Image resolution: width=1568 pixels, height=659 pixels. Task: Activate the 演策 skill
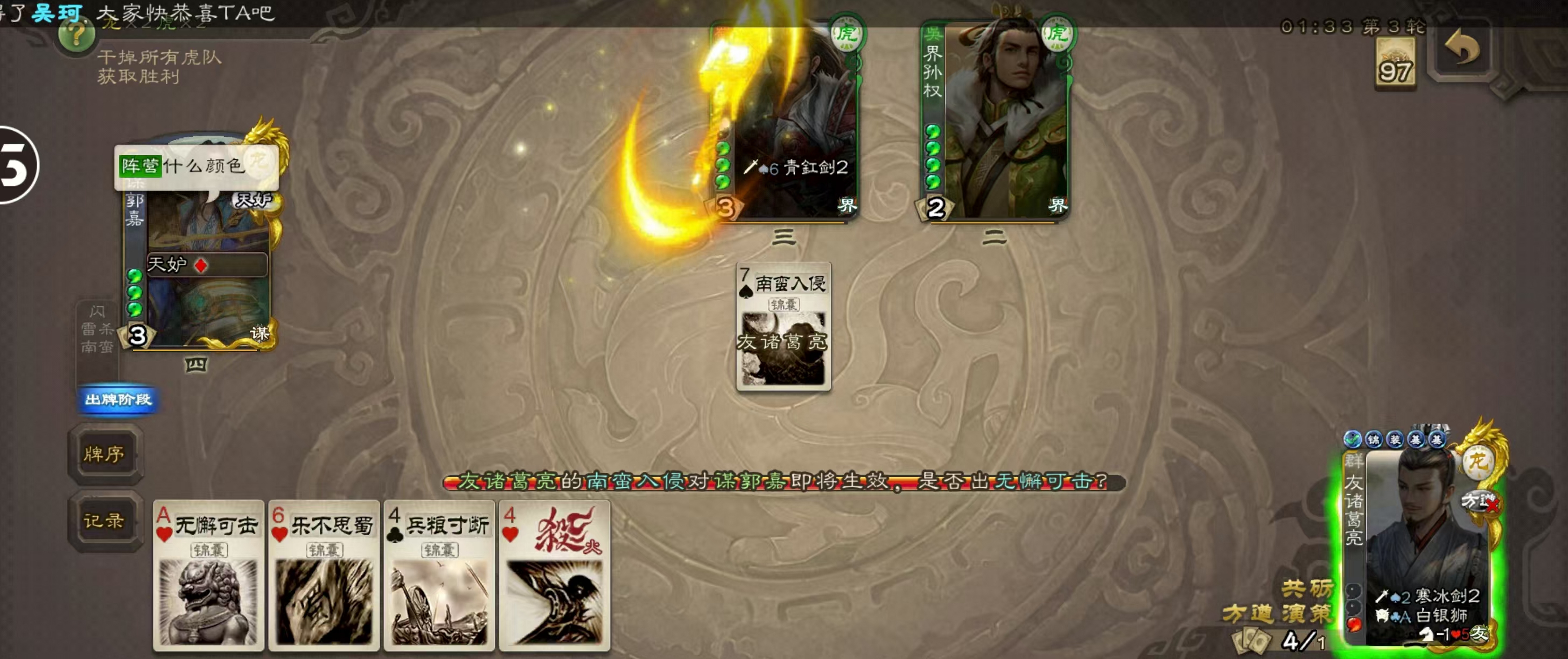click(x=1306, y=613)
